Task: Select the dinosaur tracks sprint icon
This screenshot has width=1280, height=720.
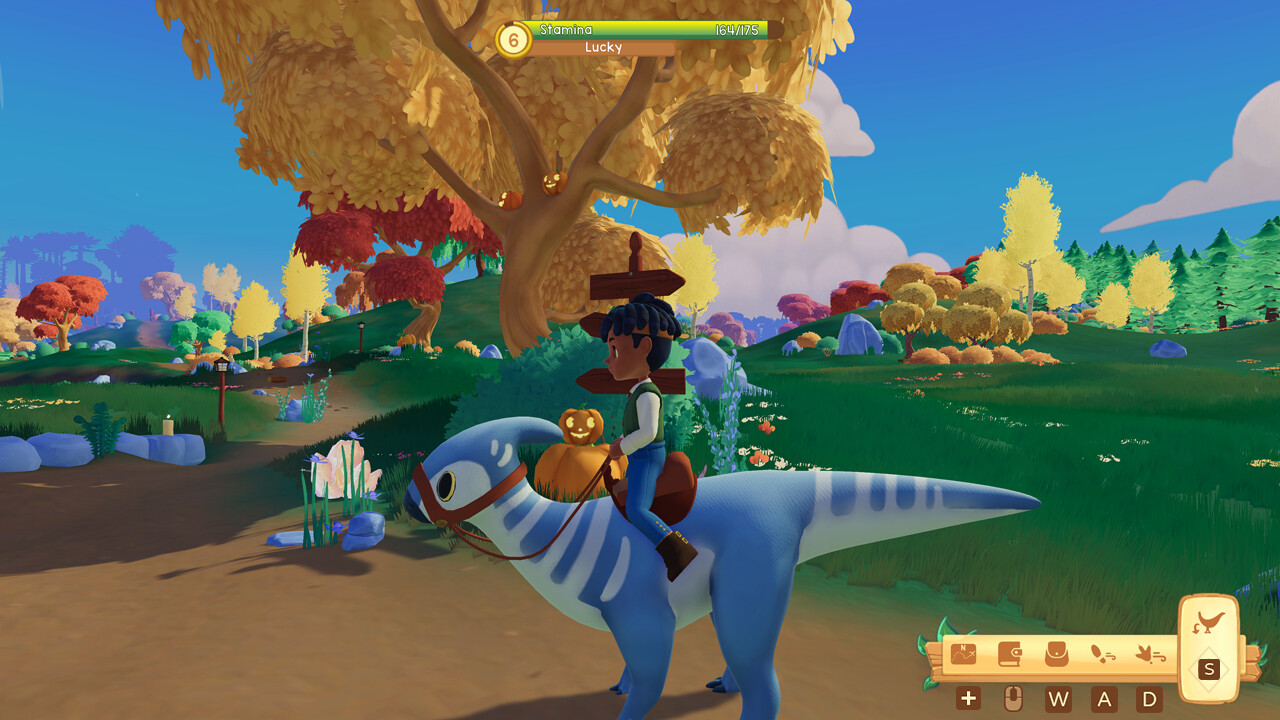Action: tap(1150, 655)
